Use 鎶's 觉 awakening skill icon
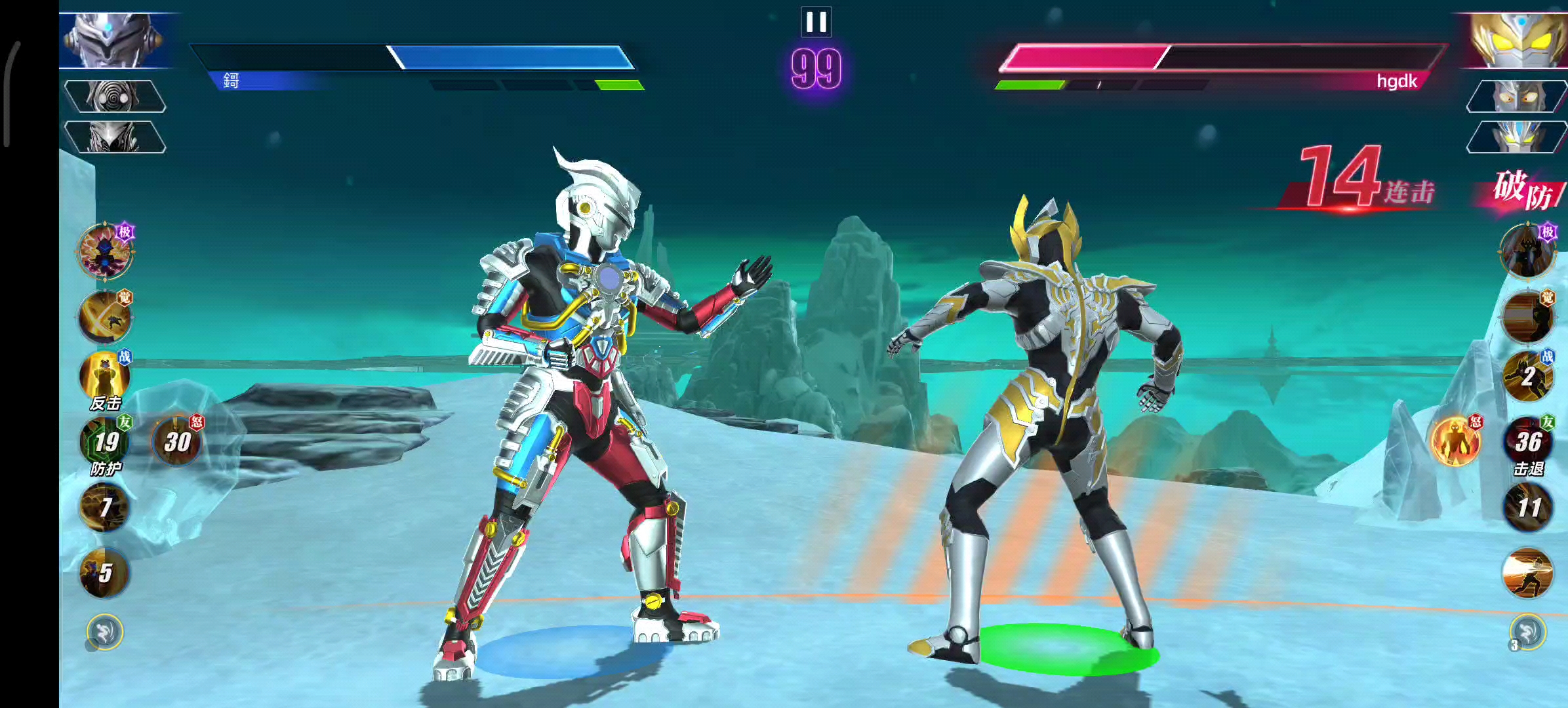Screen dimensions: 1568x708 [105, 317]
